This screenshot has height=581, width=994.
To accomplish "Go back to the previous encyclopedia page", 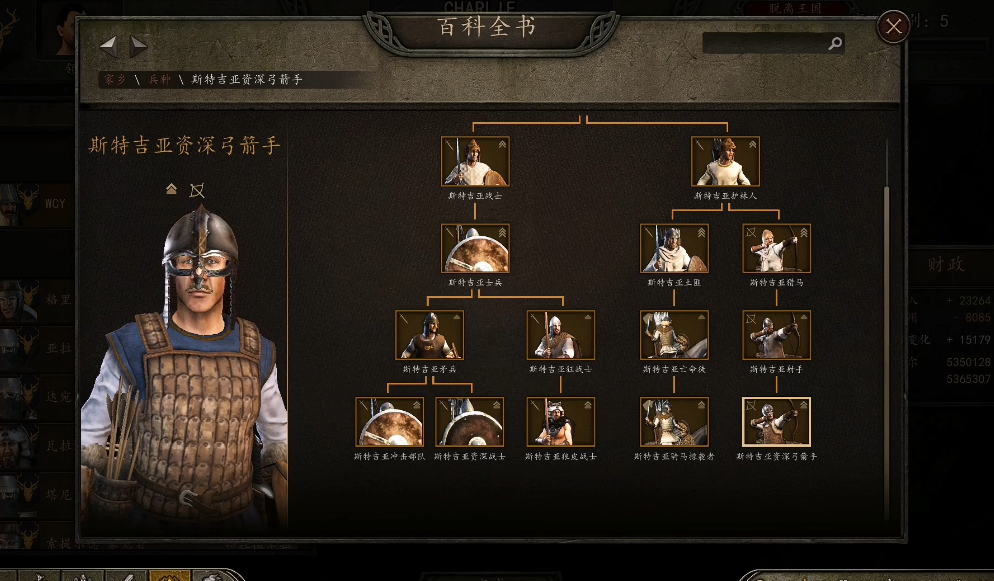I will (x=108, y=44).
